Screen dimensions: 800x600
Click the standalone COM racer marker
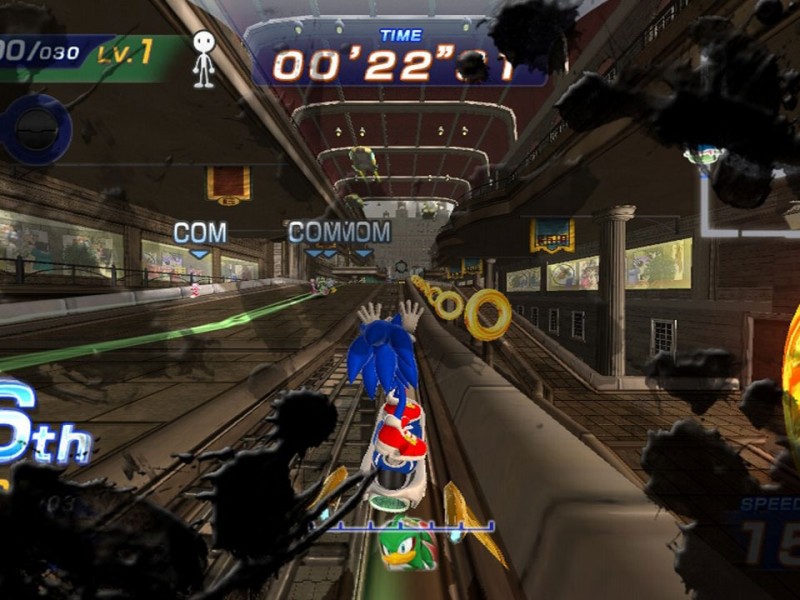[x=200, y=235]
